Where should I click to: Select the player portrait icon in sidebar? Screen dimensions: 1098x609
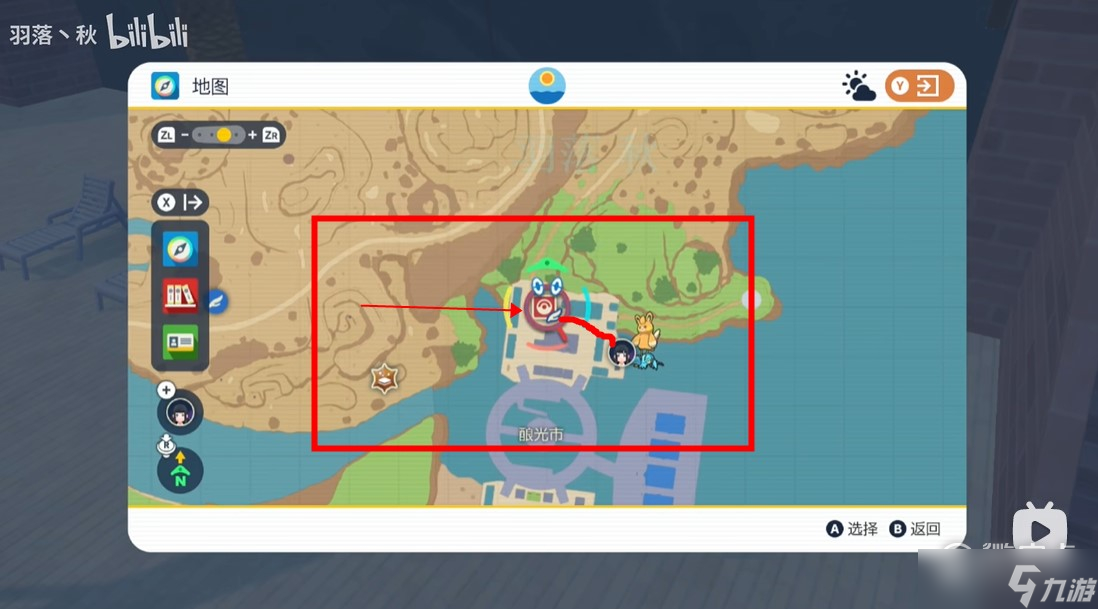(180, 412)
